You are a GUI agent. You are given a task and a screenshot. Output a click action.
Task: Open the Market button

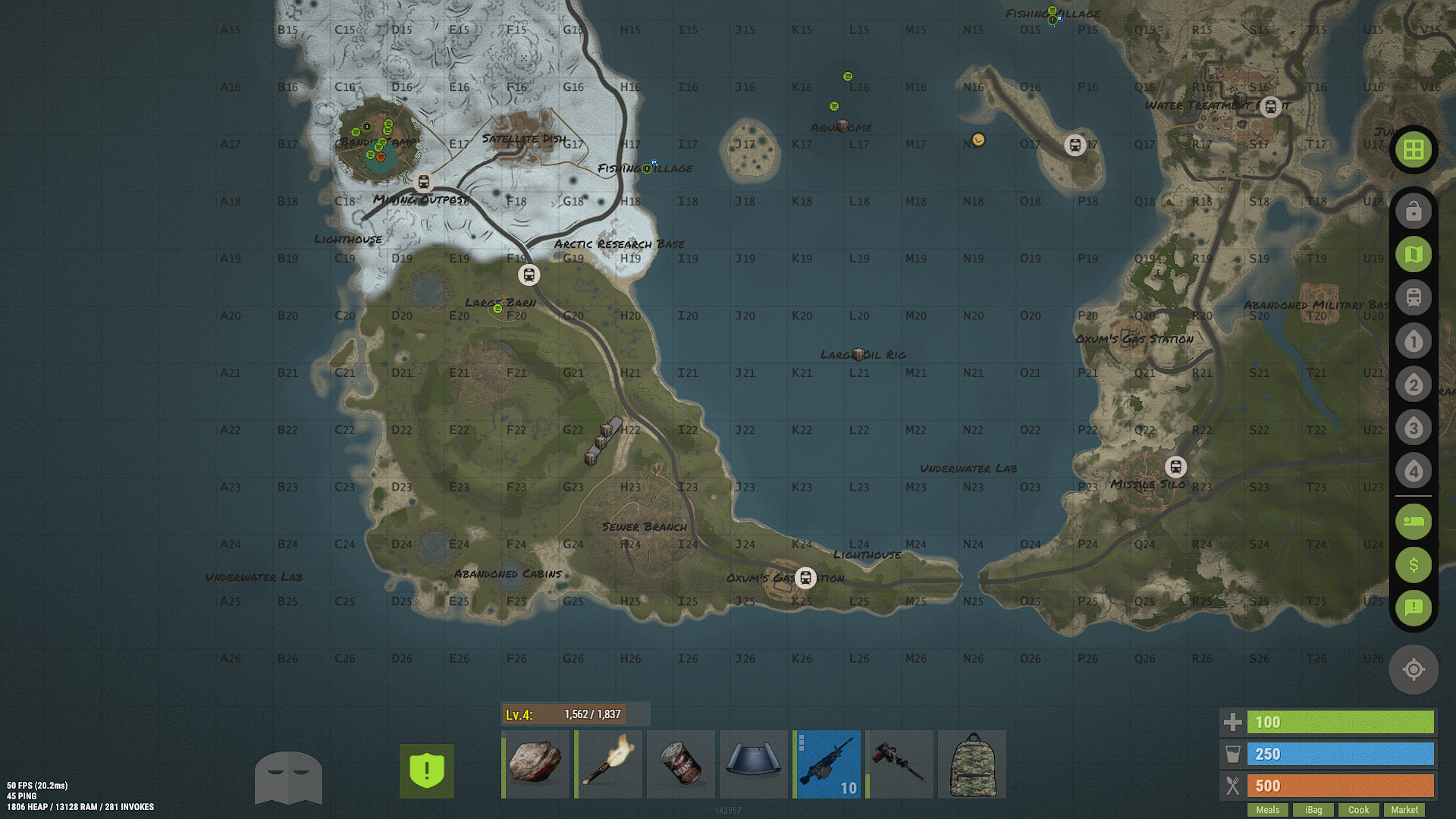(1404, 809)
